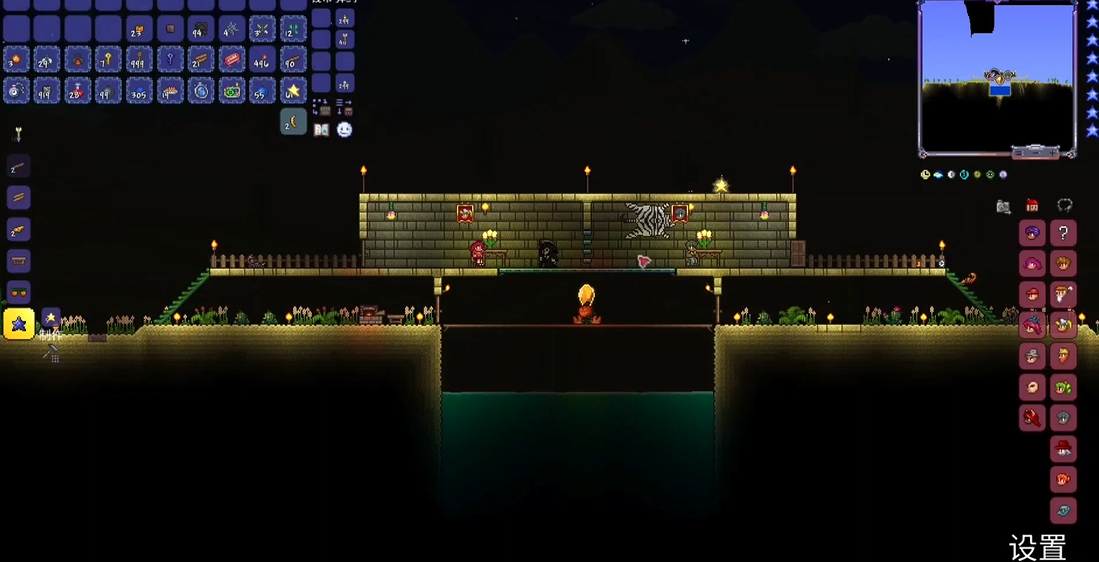1099x562 pixels.
Task: Select the housing query question mark
Action: 1063,233
